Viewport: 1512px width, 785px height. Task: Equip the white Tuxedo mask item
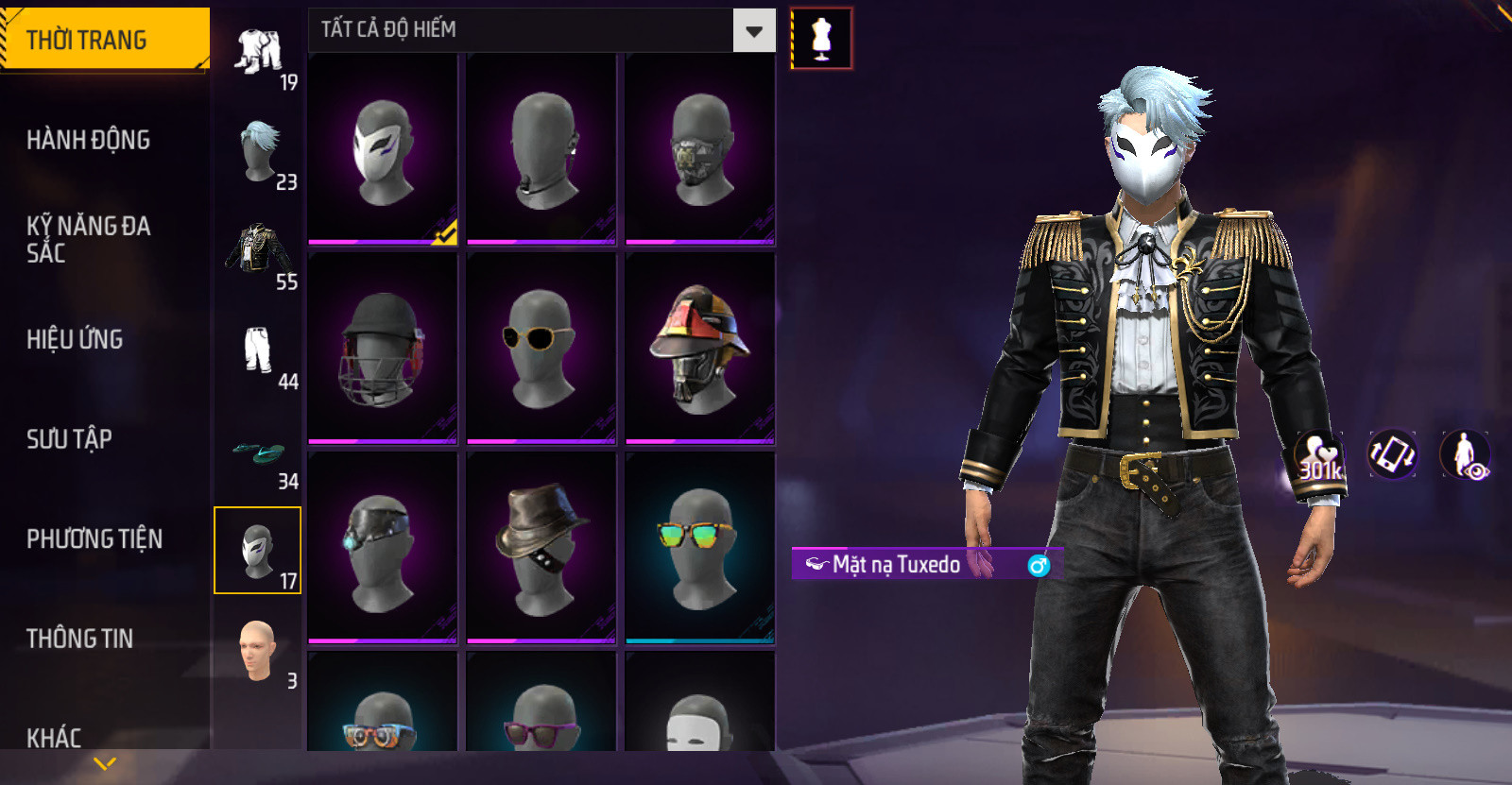click(x=383, y=149)
